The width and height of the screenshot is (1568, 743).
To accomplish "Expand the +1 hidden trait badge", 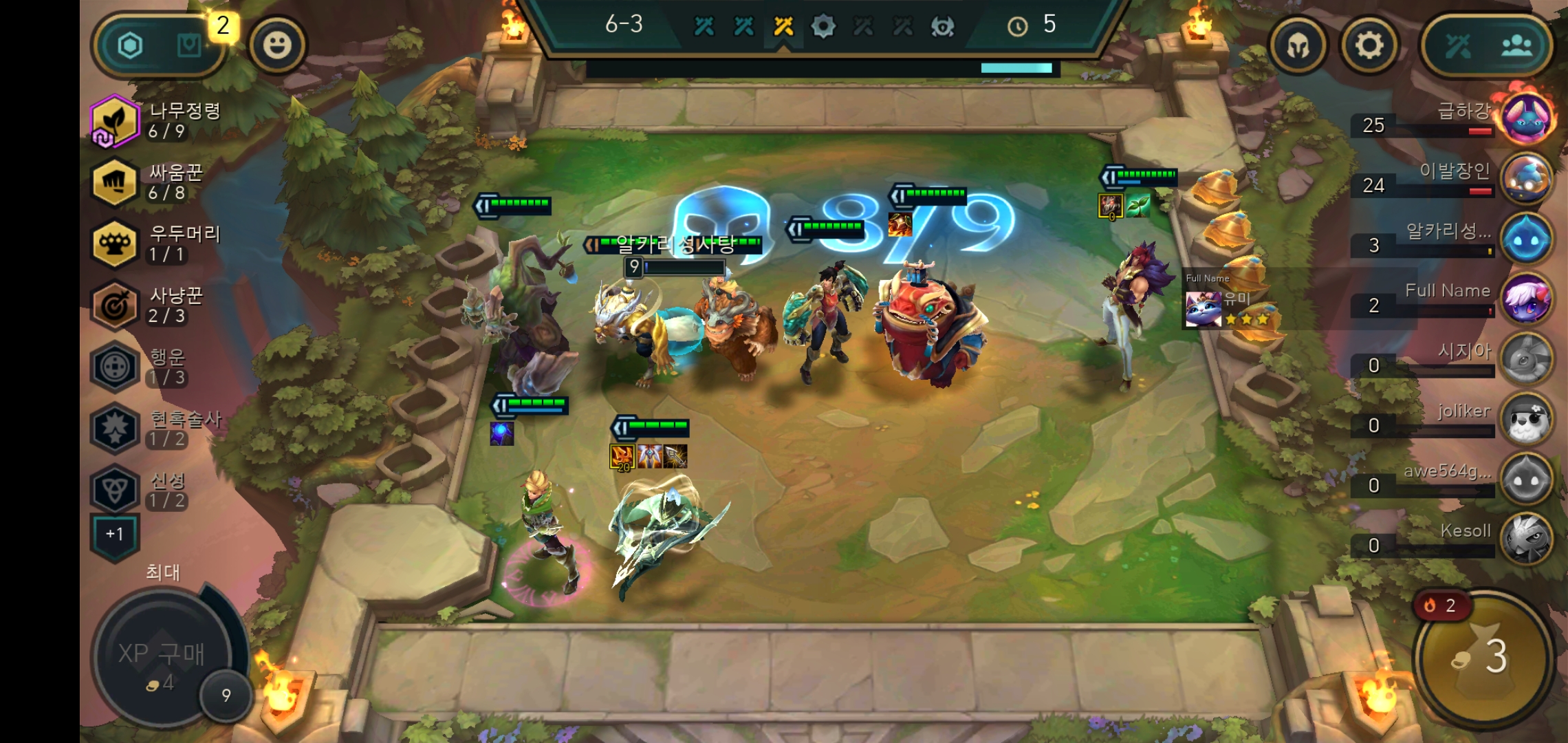I will pos(113,533).
